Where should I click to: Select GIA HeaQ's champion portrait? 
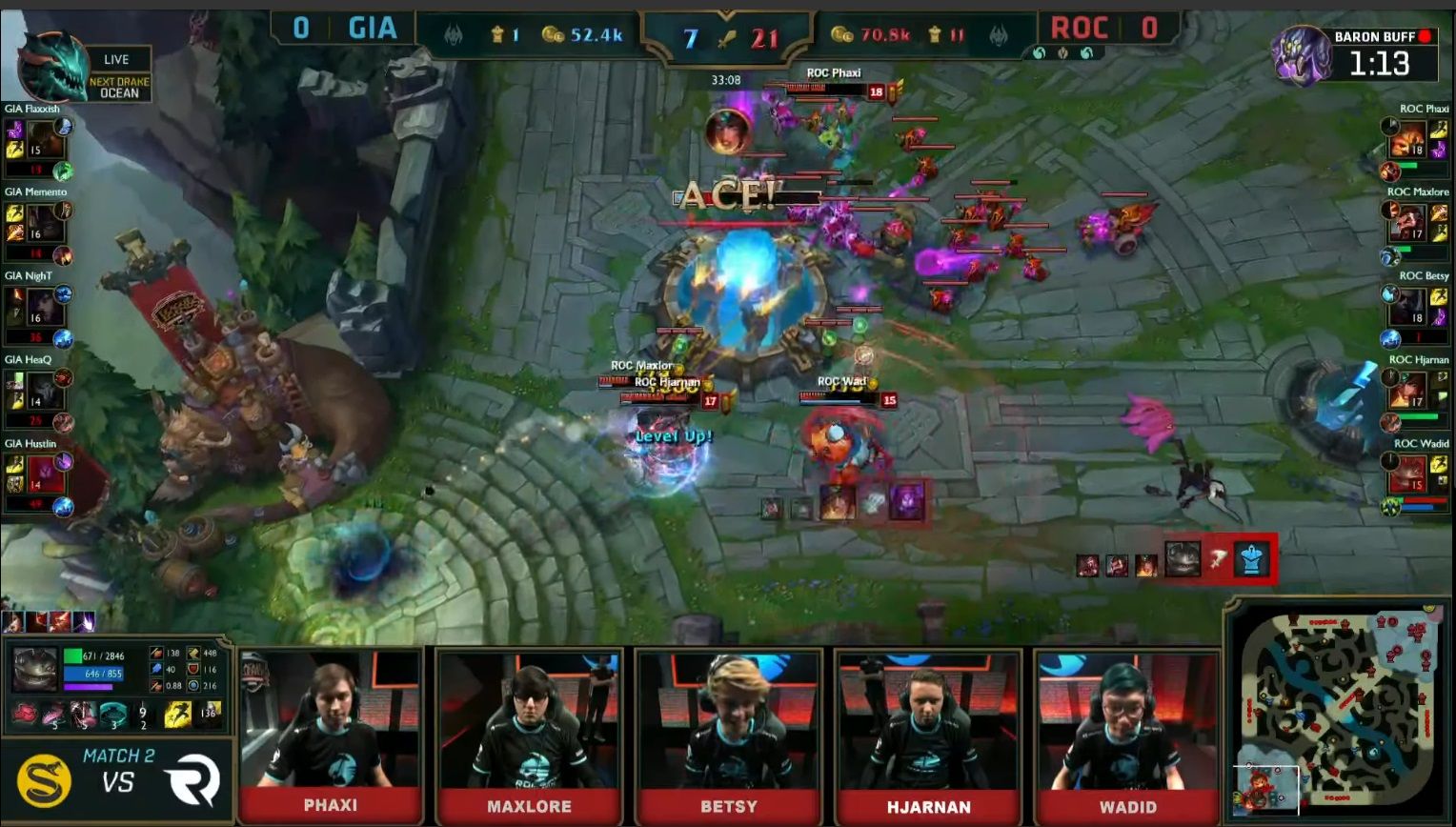pos(44,393)
